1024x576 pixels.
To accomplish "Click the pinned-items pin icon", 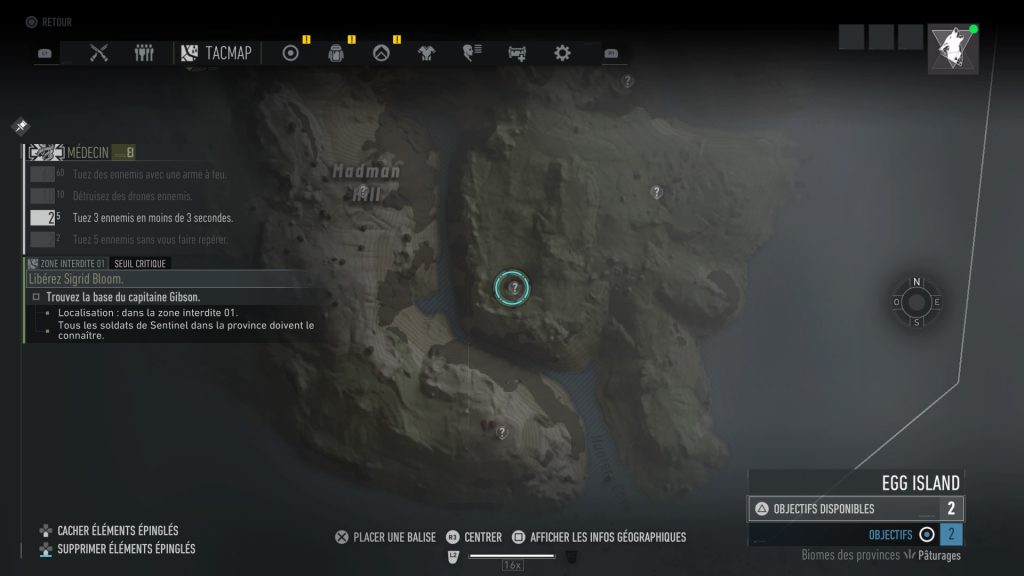I will 20,127.
